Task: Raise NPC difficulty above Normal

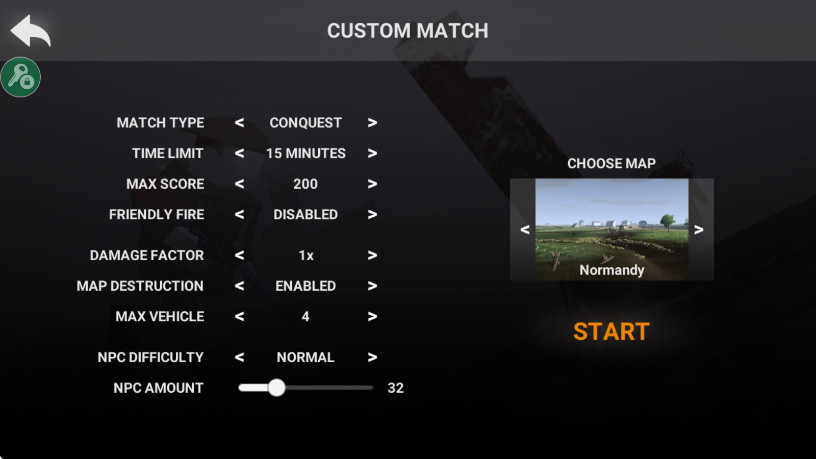Action: coord(372,357)
